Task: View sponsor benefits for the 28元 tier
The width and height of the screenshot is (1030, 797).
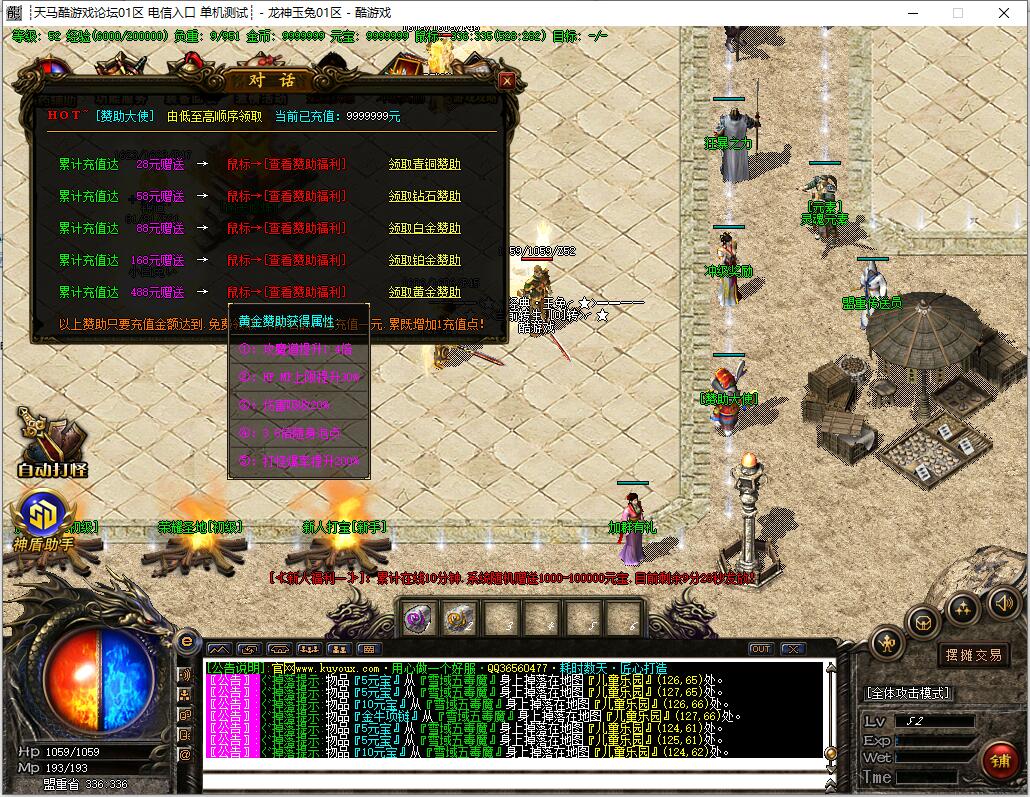Action: 286,164
